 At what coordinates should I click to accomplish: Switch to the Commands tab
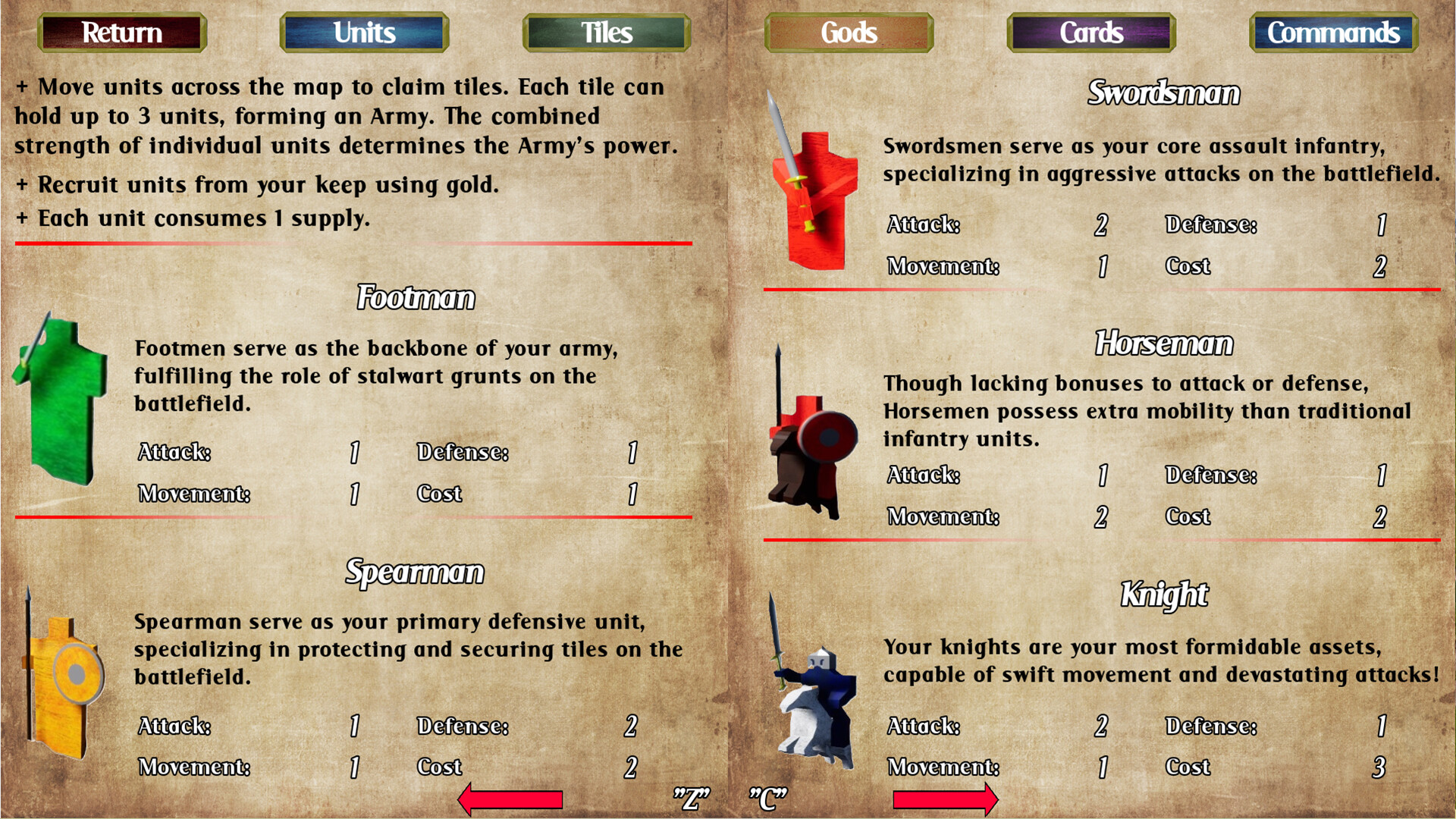point(1332,33)
